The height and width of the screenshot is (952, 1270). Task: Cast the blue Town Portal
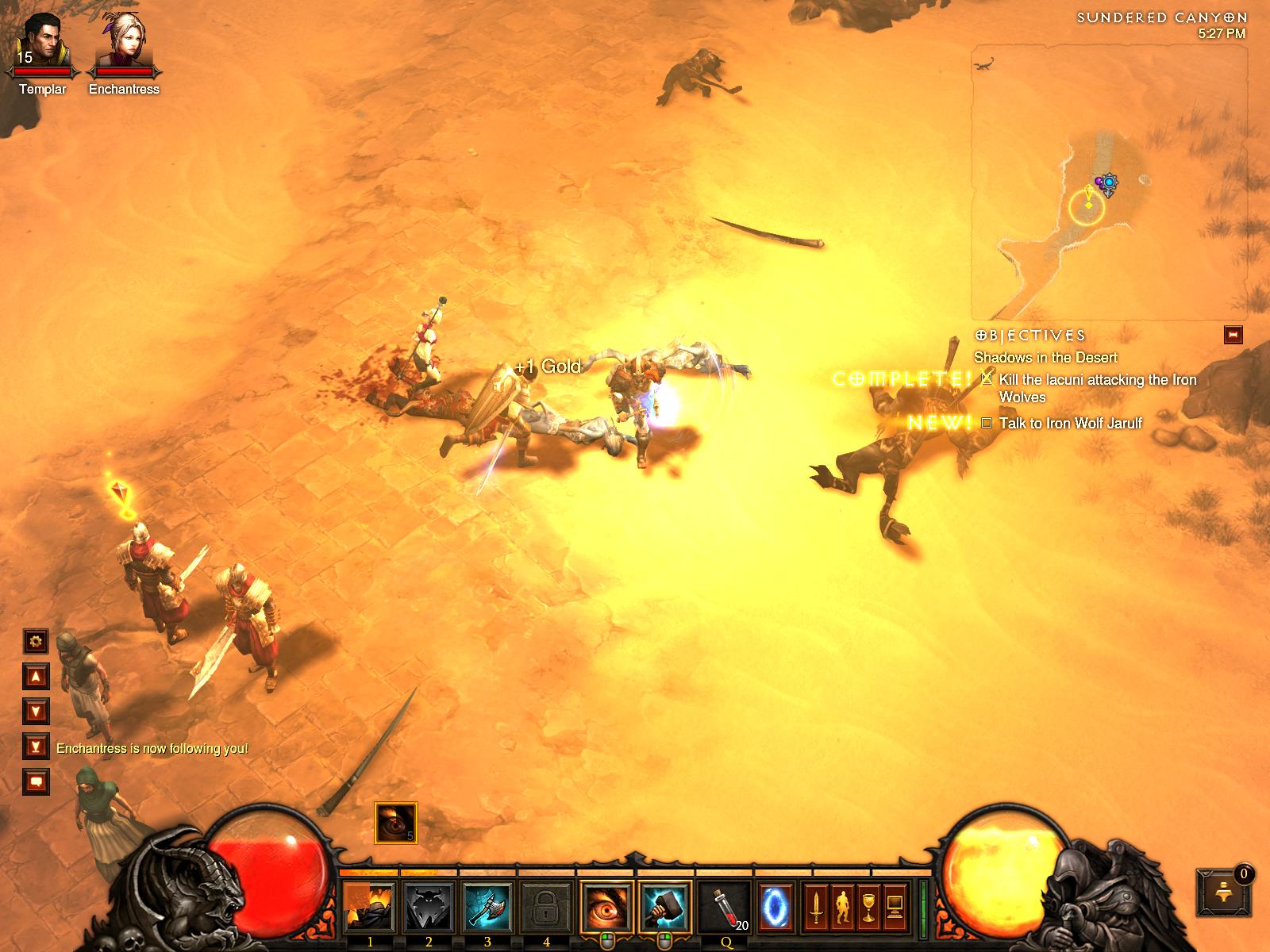(775, 907)
